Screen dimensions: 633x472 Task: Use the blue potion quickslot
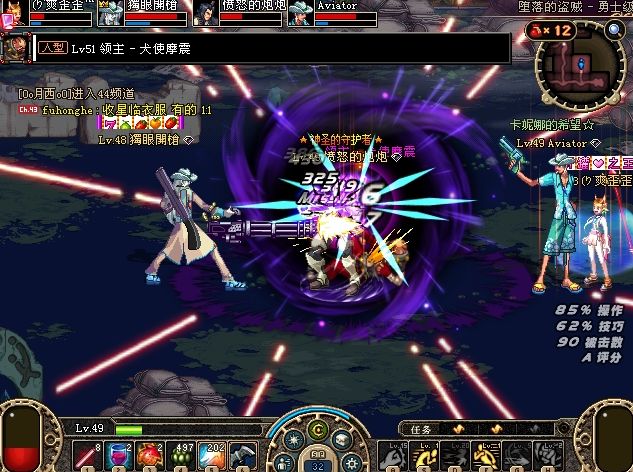119,455
